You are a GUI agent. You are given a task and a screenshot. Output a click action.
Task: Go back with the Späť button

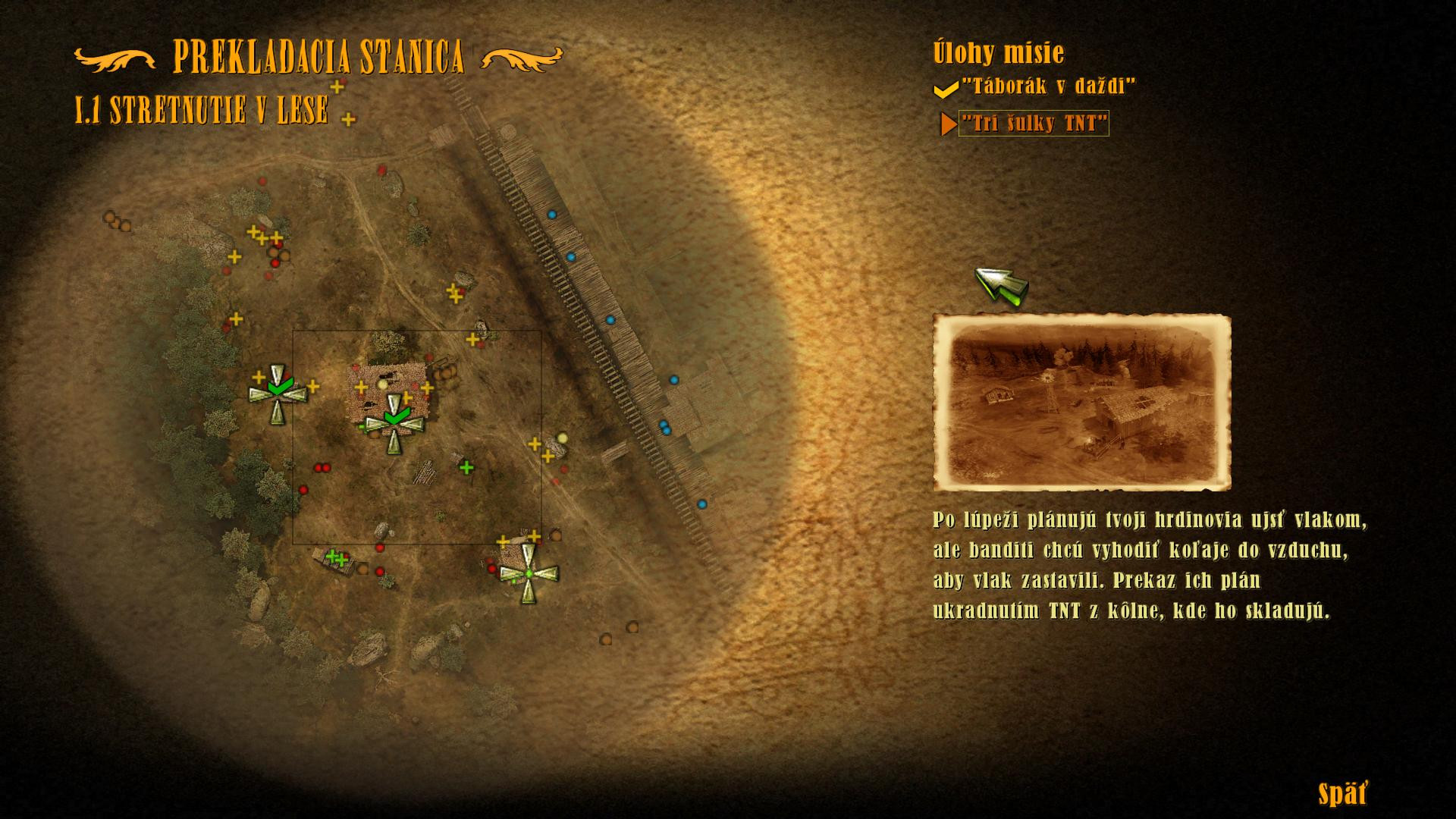pos(1343,794)
